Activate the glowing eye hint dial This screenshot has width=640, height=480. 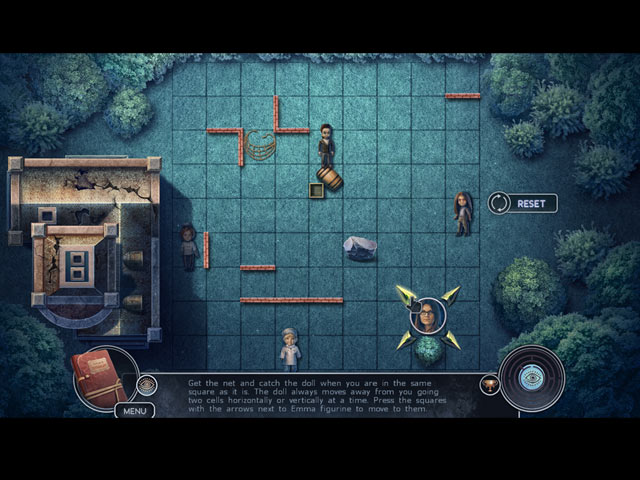[x=532, y=379]
